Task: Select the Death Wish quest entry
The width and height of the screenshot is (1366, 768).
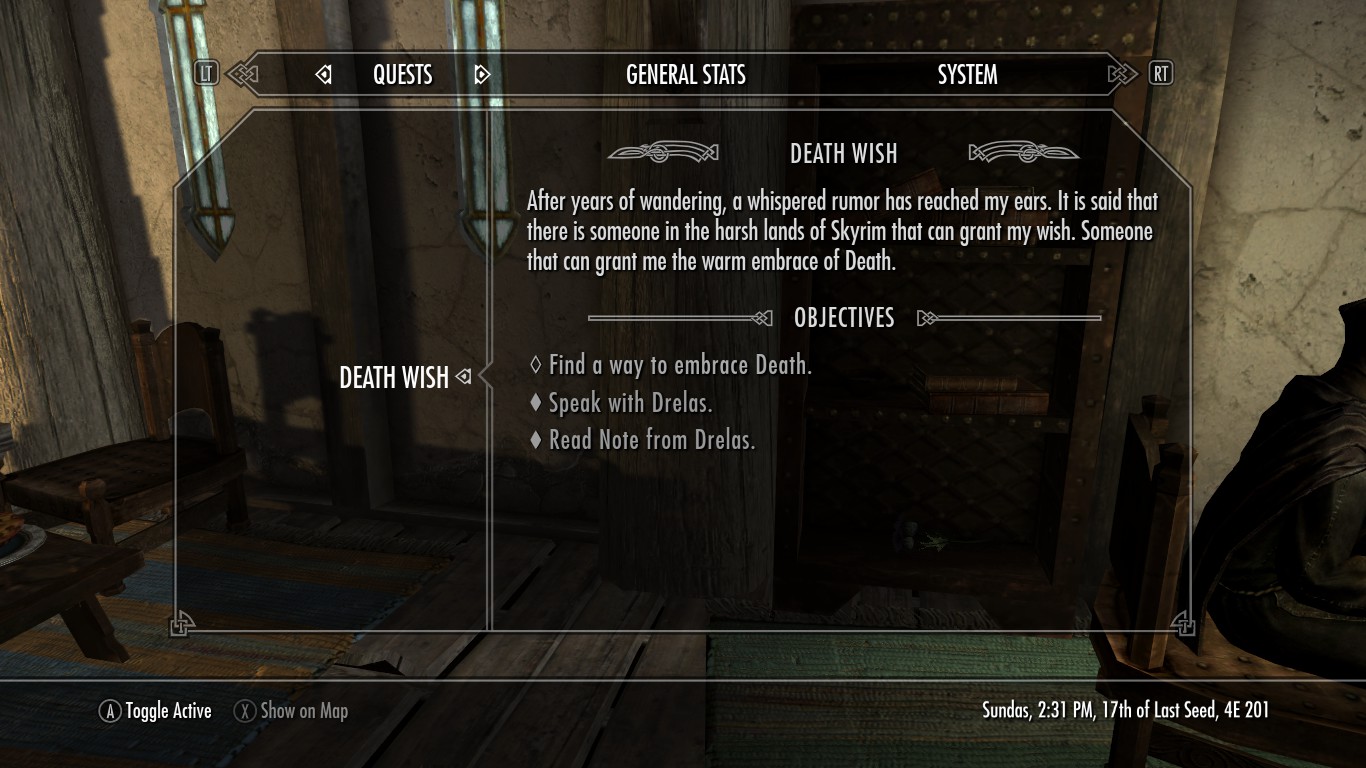Action: [394, 378]
